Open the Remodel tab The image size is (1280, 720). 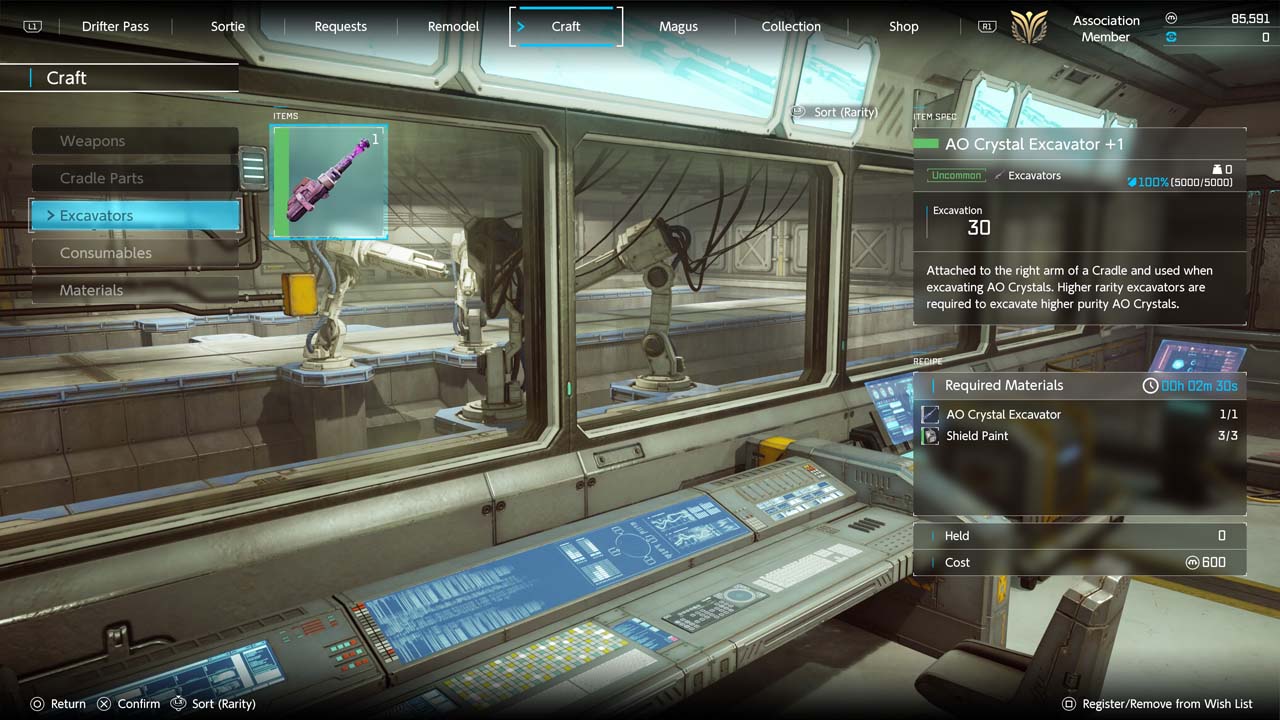tap(453, 26)
